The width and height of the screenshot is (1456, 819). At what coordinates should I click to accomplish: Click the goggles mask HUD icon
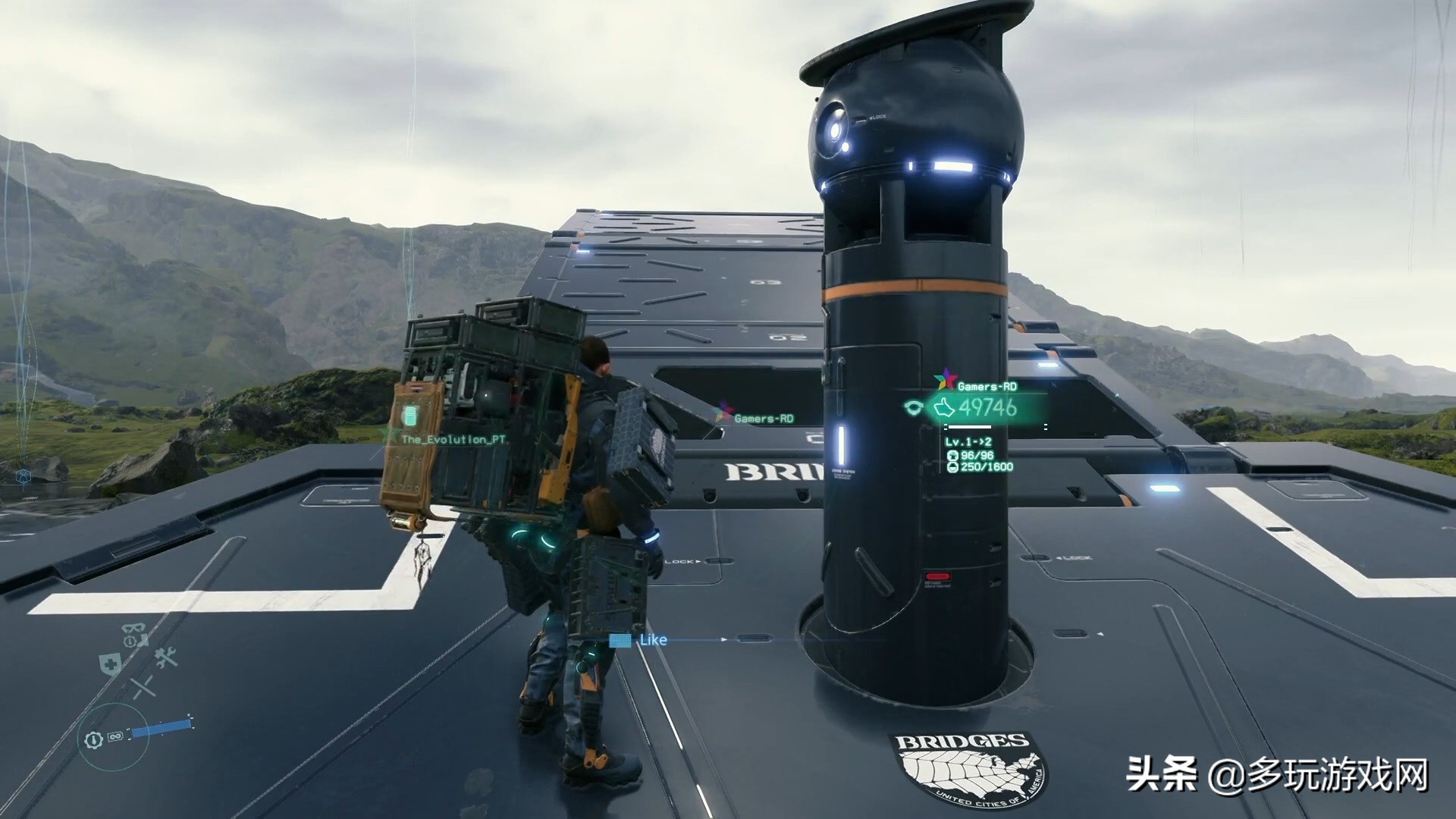pyautogui.click(x=133, y=629)
